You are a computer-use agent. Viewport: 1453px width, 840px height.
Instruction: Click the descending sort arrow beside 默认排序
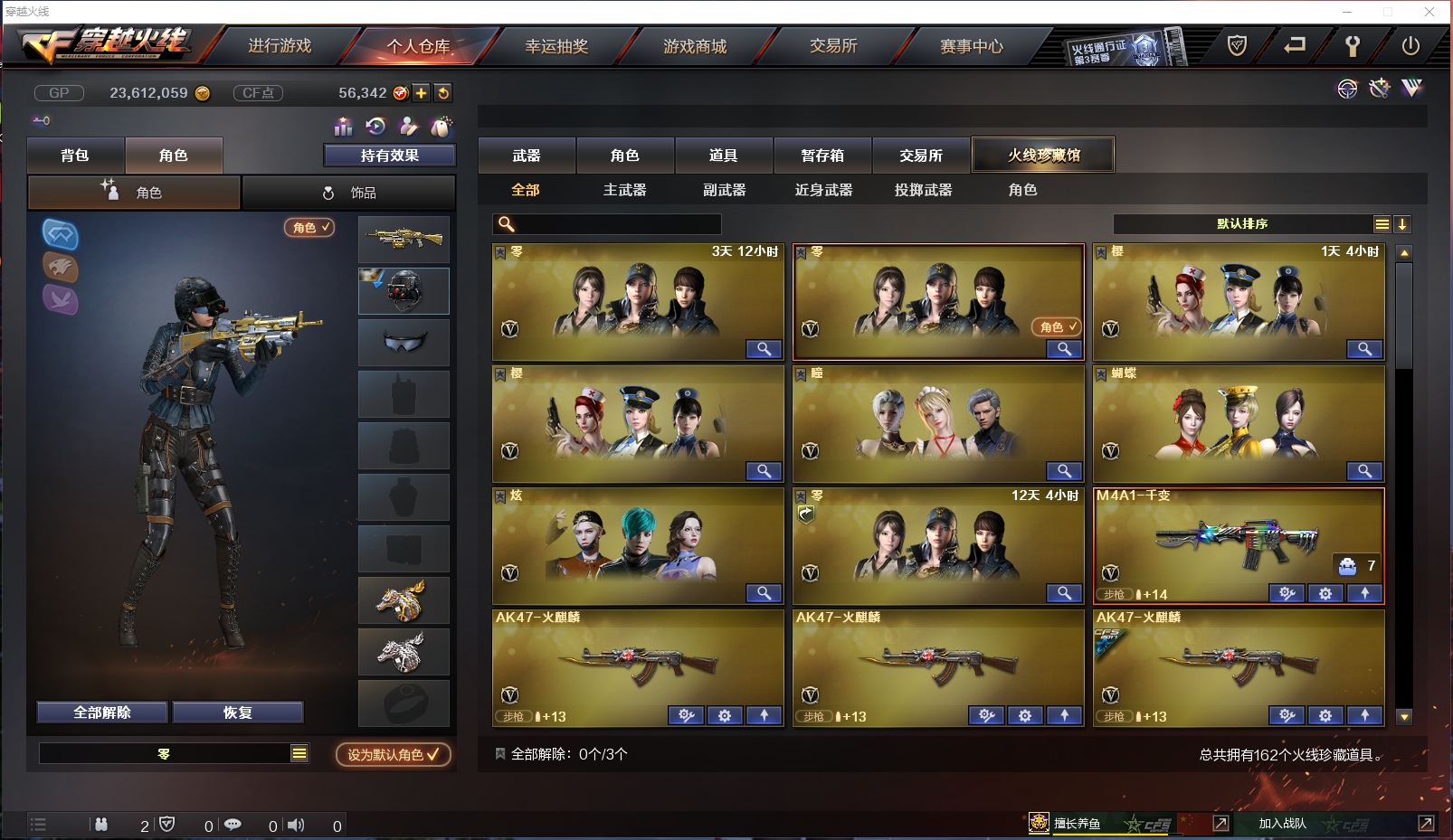[x=1402, y=223]
